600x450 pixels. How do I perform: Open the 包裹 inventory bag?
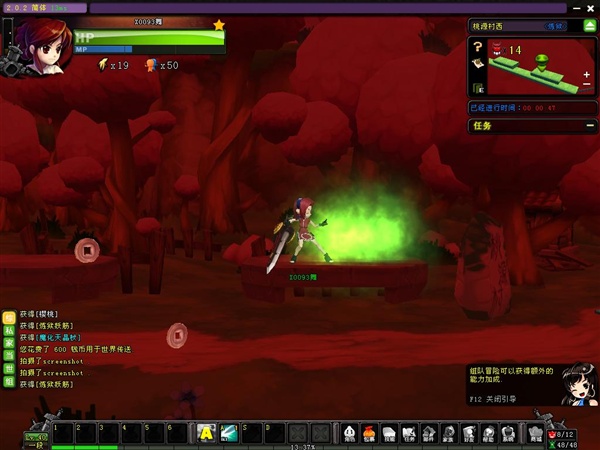[369, 432]
